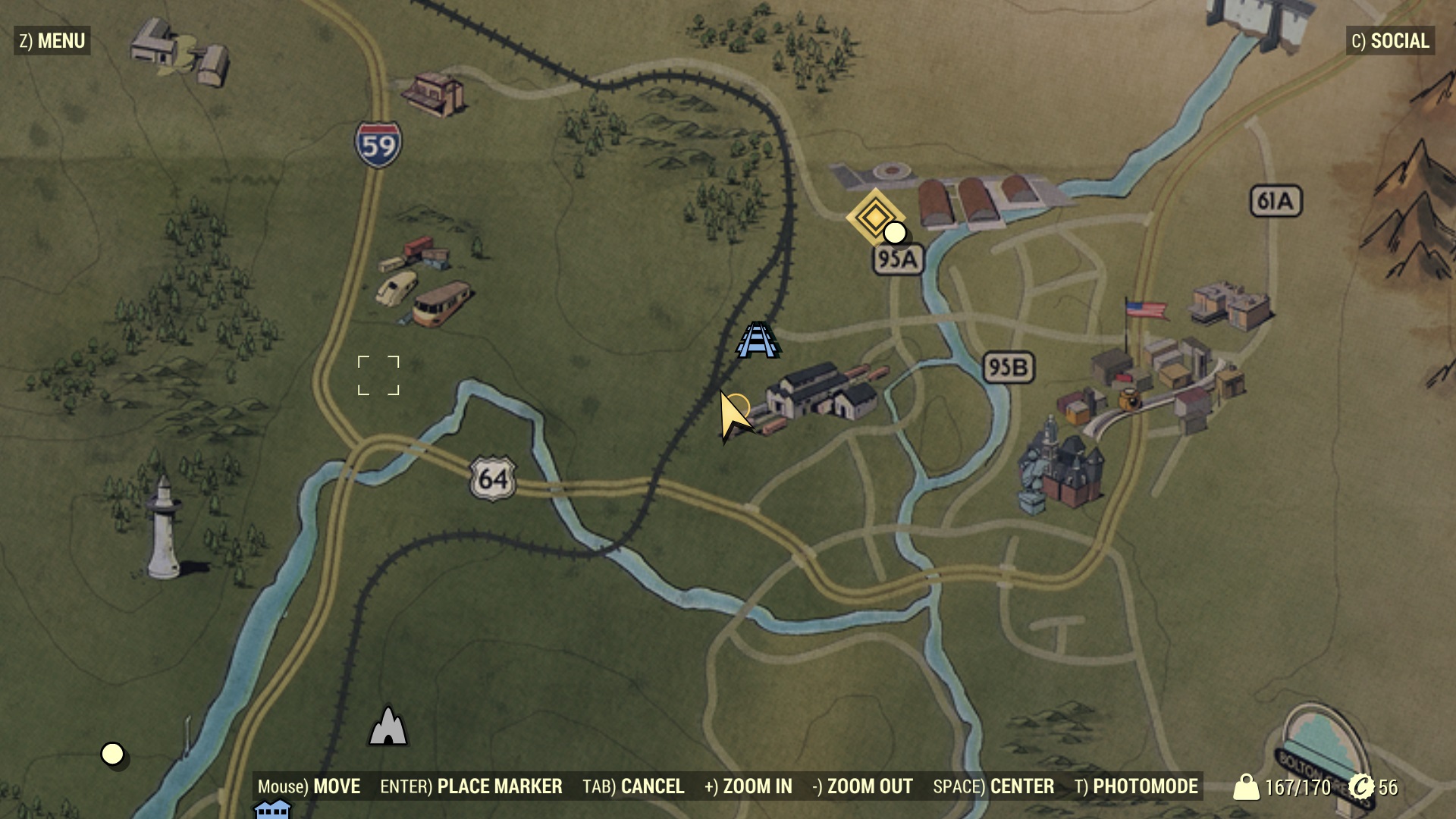
Task: Select the blue train station map marker
Action: click(757, 340)
